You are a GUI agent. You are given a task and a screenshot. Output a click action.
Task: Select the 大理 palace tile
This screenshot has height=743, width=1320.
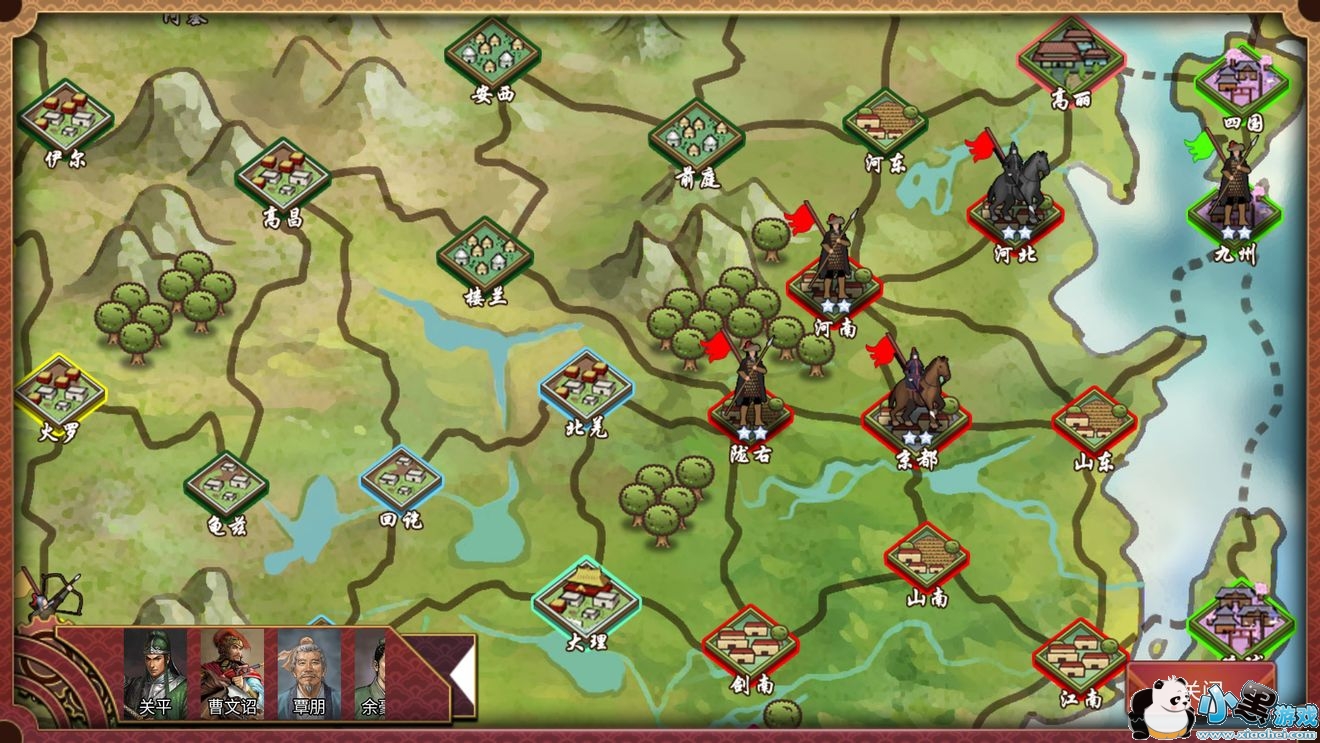585,598
